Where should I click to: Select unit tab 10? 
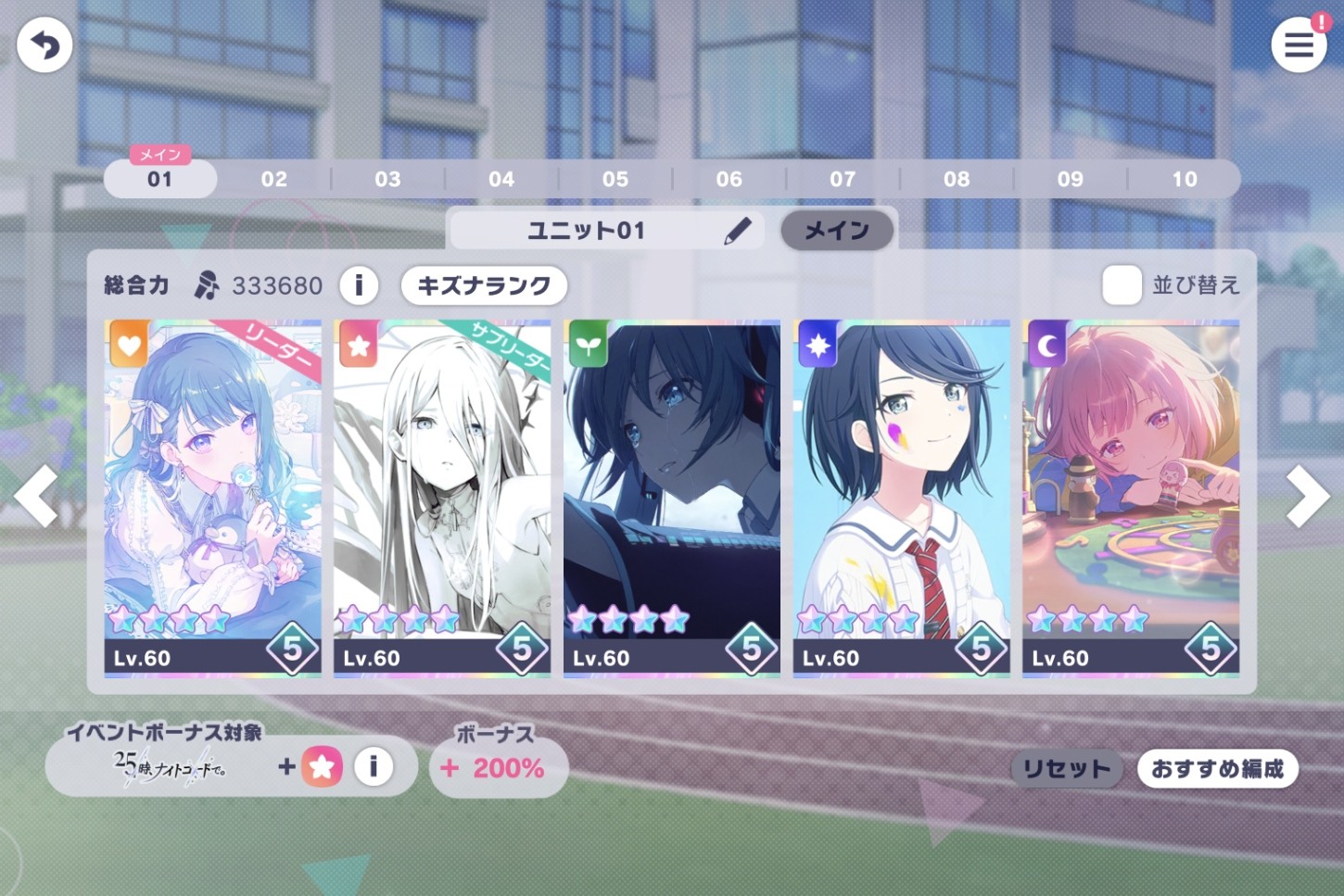click(x=1184, y=180)
